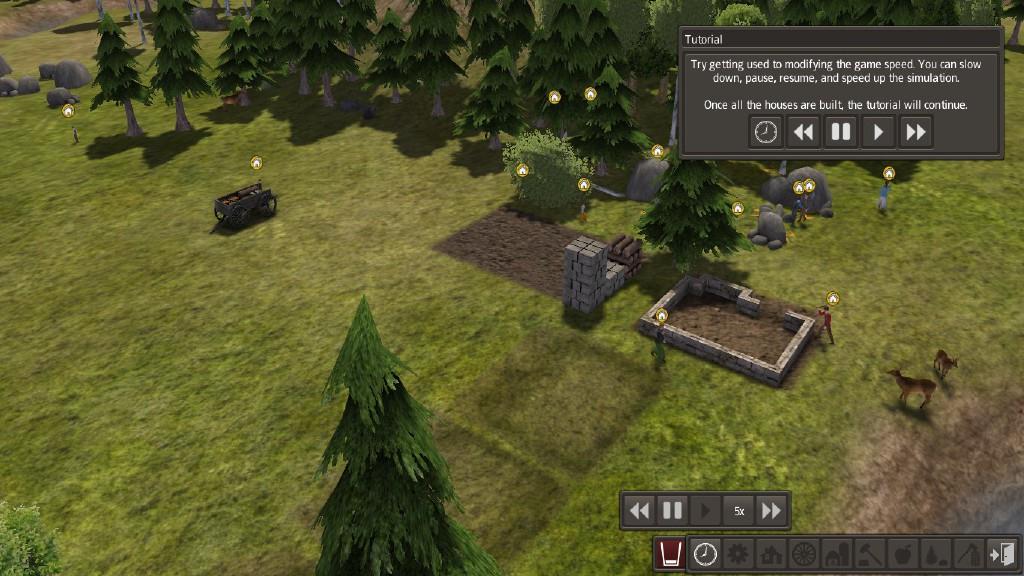Click the 5x speed indicator button
This screenshot has width=1024, height=576.
pyautogui.click(x=739, y=511)
